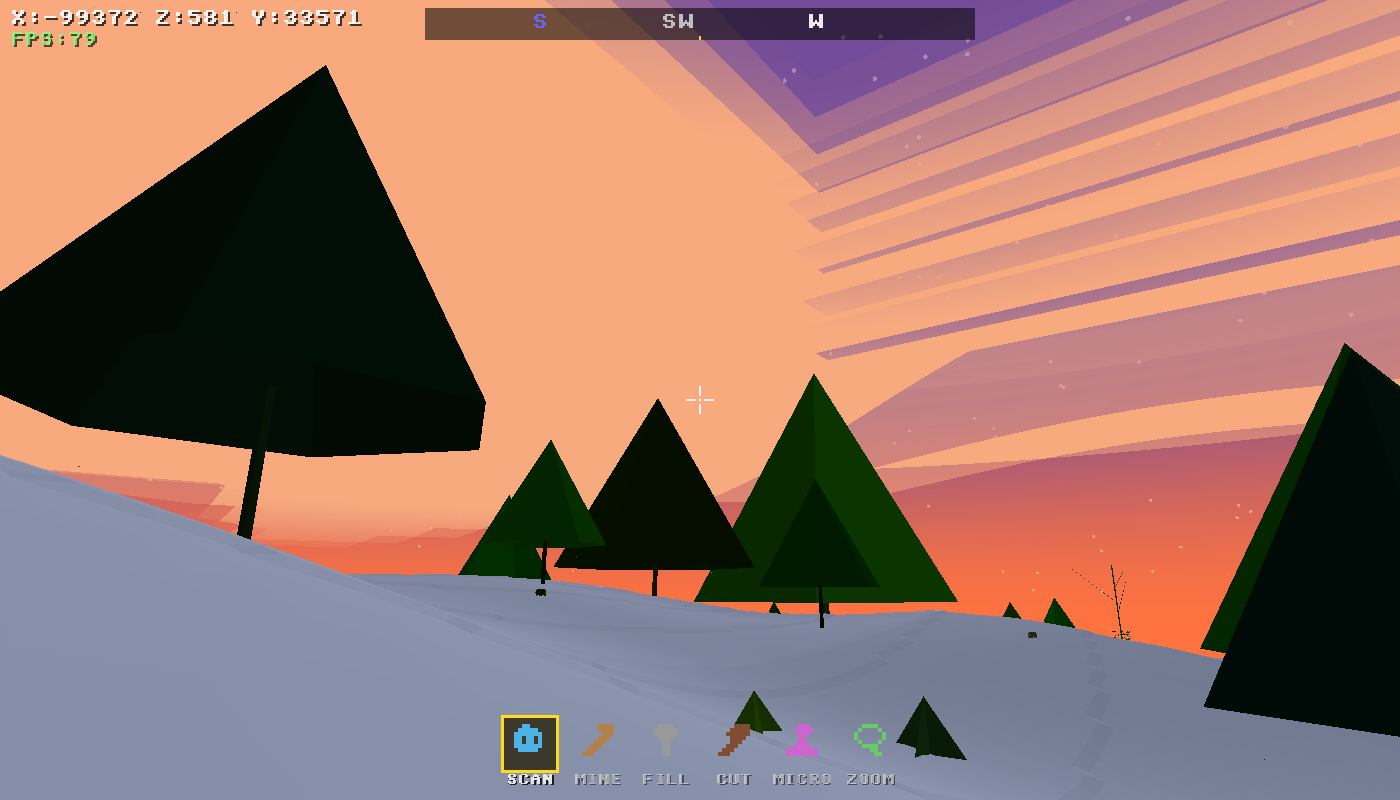1400x800 pixels.
Task: Select the pink MICRO tool icon
Action: 801,740
